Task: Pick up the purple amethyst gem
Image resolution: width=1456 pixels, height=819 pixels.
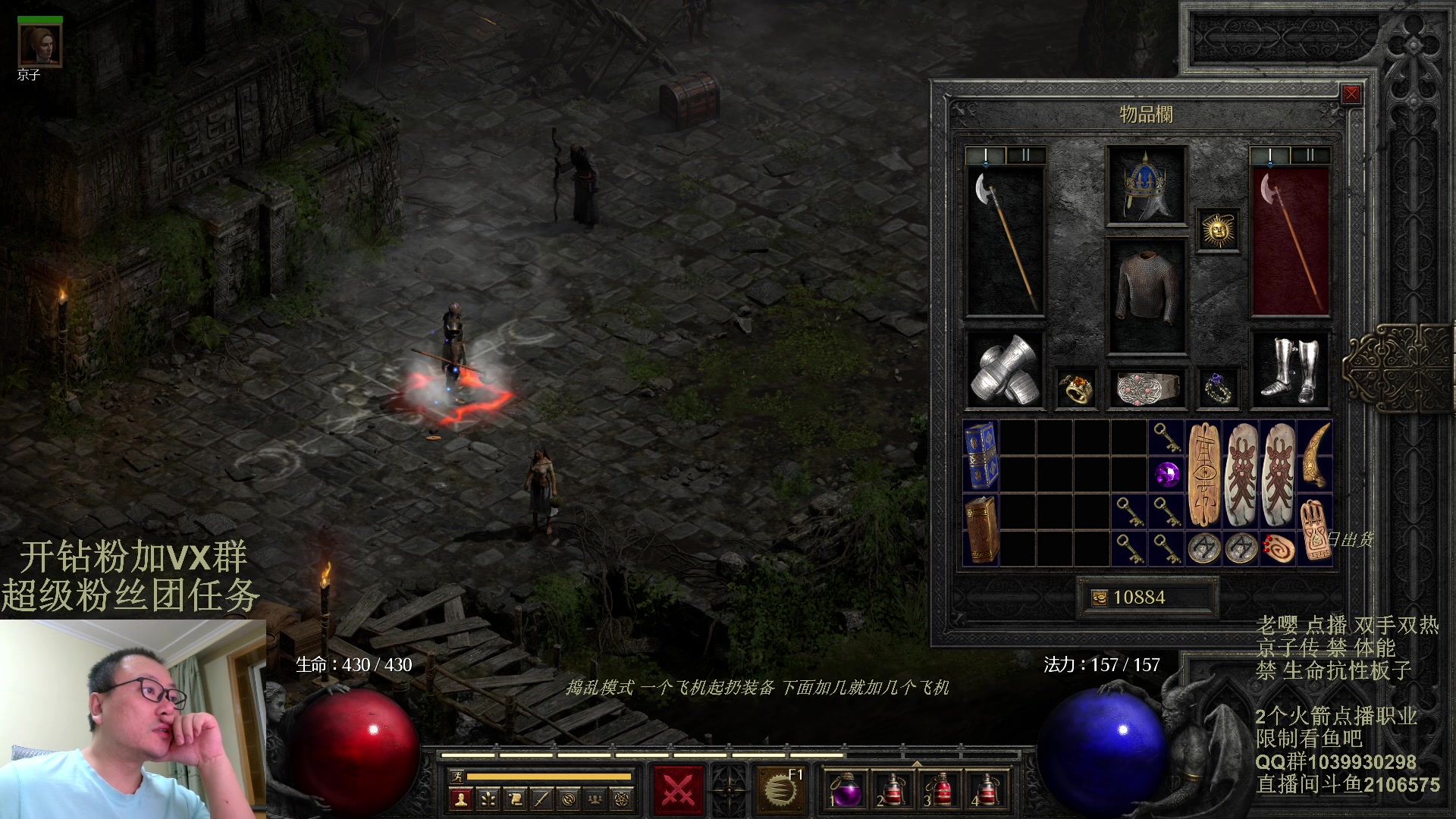Action: tap(1166, 475)
